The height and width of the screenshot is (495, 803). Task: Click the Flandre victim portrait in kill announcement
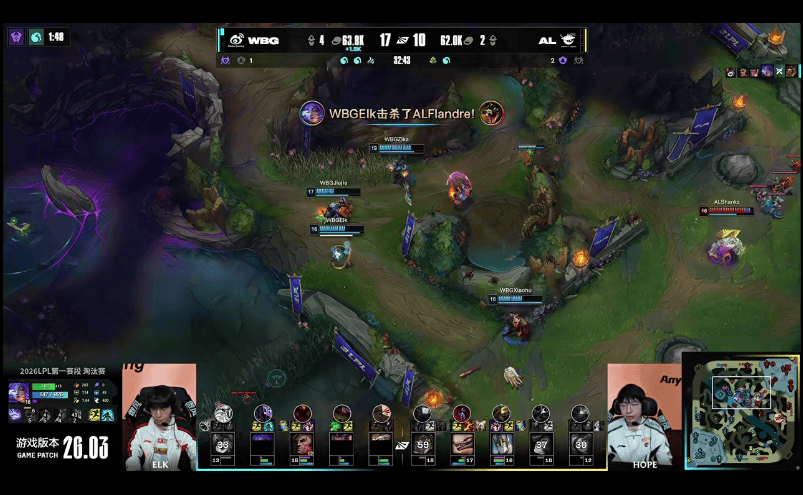click(x=490, y=113)
